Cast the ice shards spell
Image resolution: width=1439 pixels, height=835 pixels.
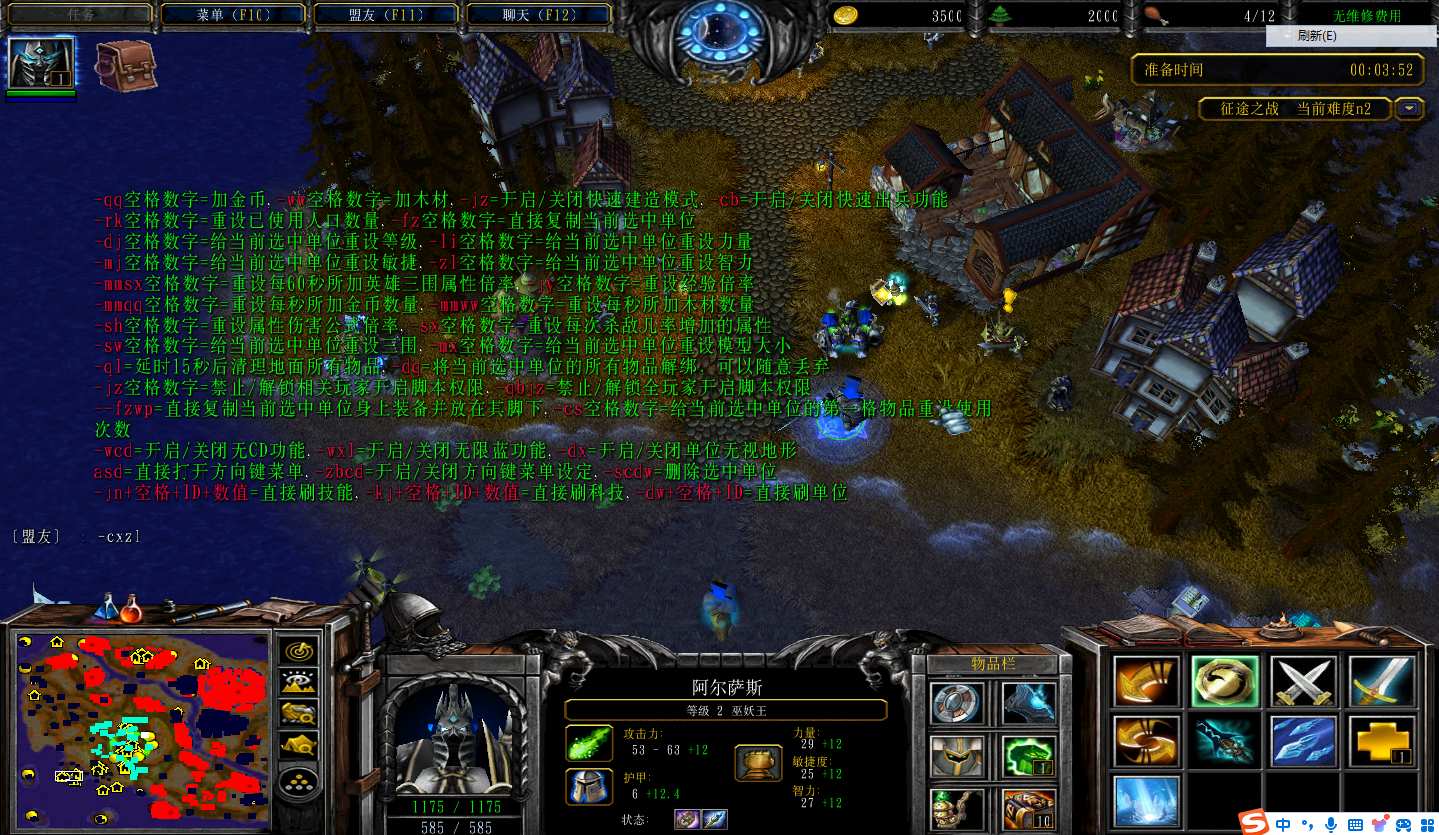[x=1303, y=741]
